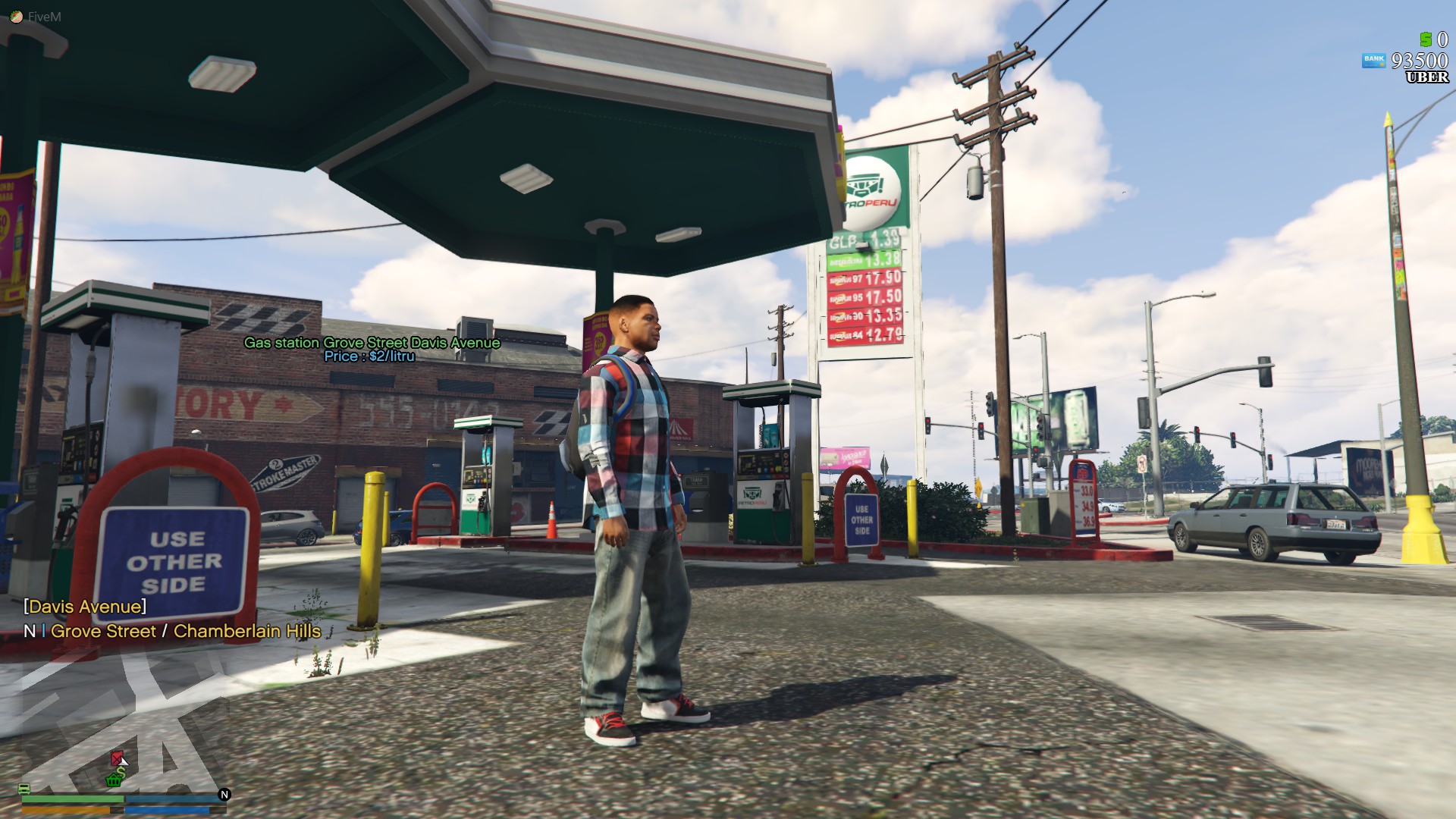Select the red gas can blip on minimap
1456x819 pixels.
[x=116, y=758]
